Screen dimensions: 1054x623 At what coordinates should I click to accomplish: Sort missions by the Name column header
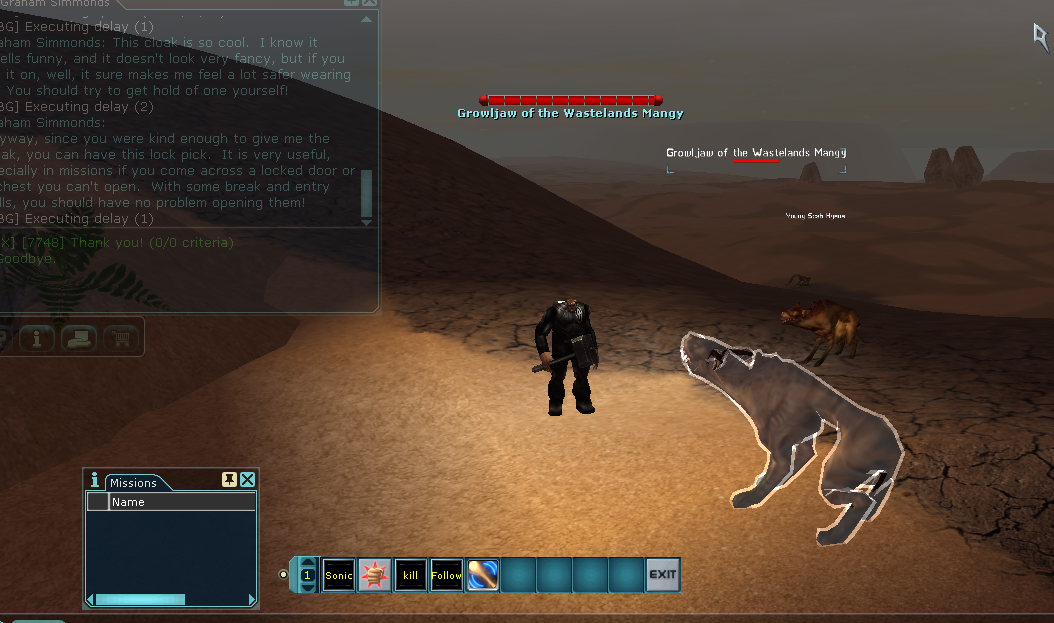(180, 502)
